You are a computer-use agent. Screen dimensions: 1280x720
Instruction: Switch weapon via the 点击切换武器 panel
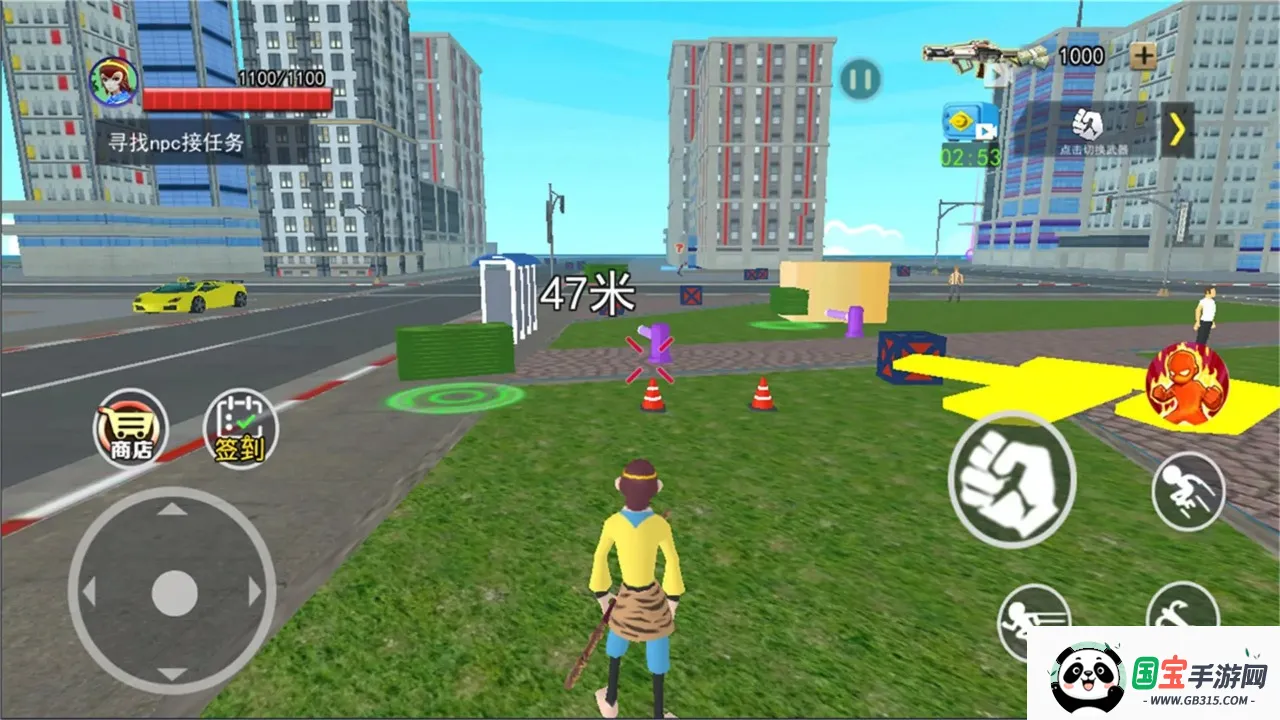[x=1087, y=129]
